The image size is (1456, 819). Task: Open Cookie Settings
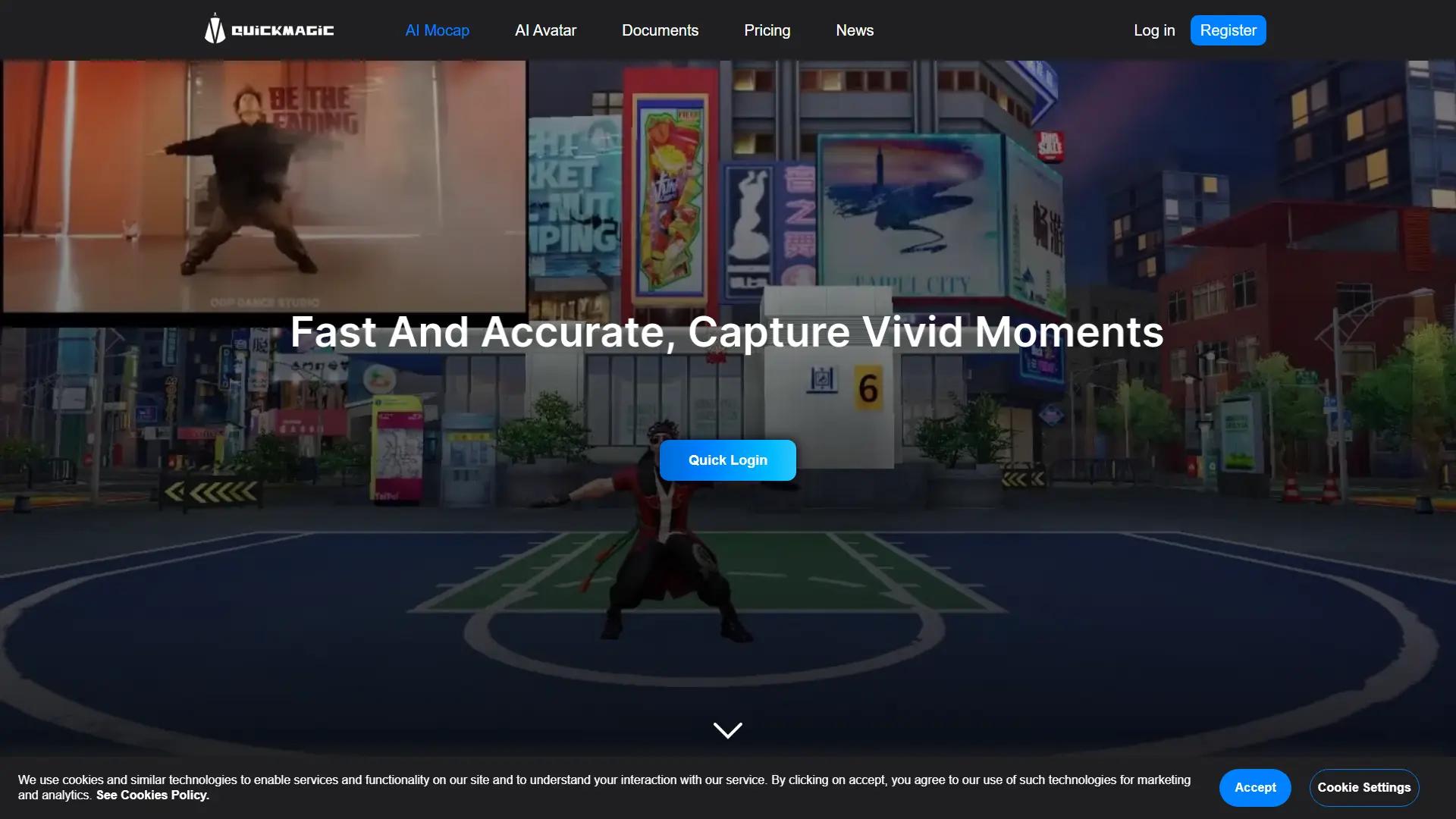[x=1363, y=787]
